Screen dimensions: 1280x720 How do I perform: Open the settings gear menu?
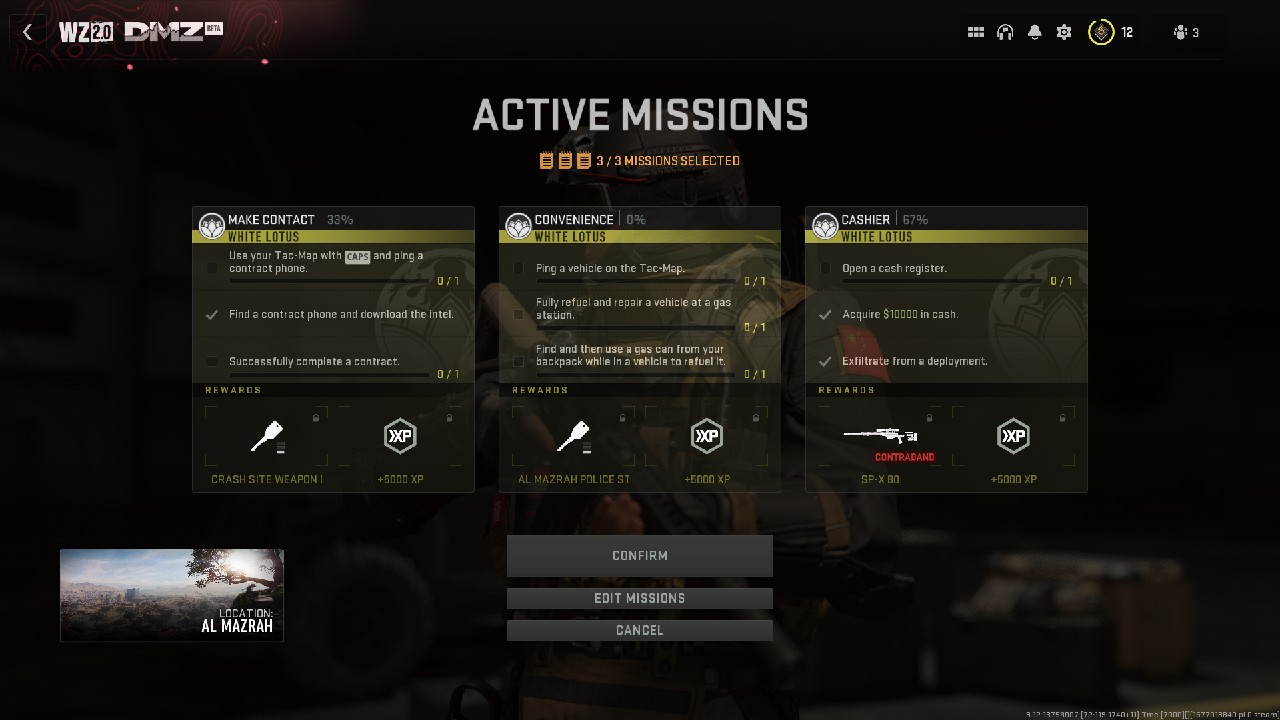click(1063, 31)
